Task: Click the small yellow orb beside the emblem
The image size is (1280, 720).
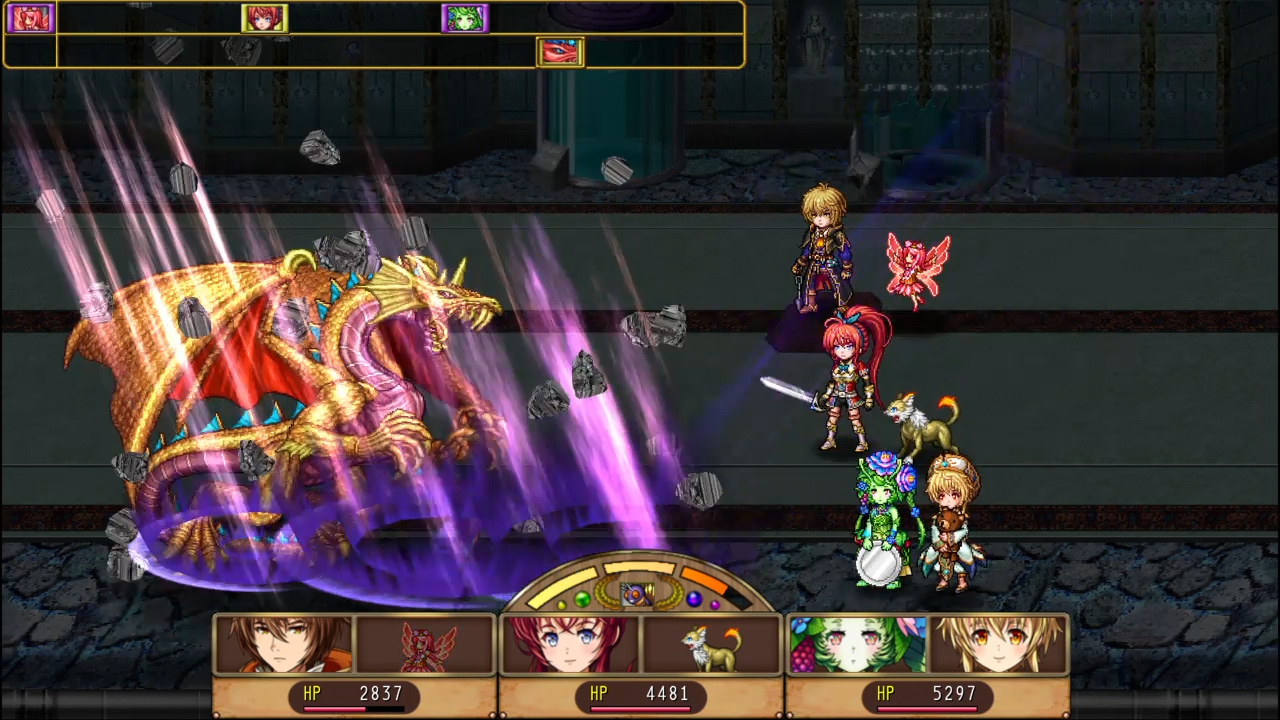Action: pos(561,604)
